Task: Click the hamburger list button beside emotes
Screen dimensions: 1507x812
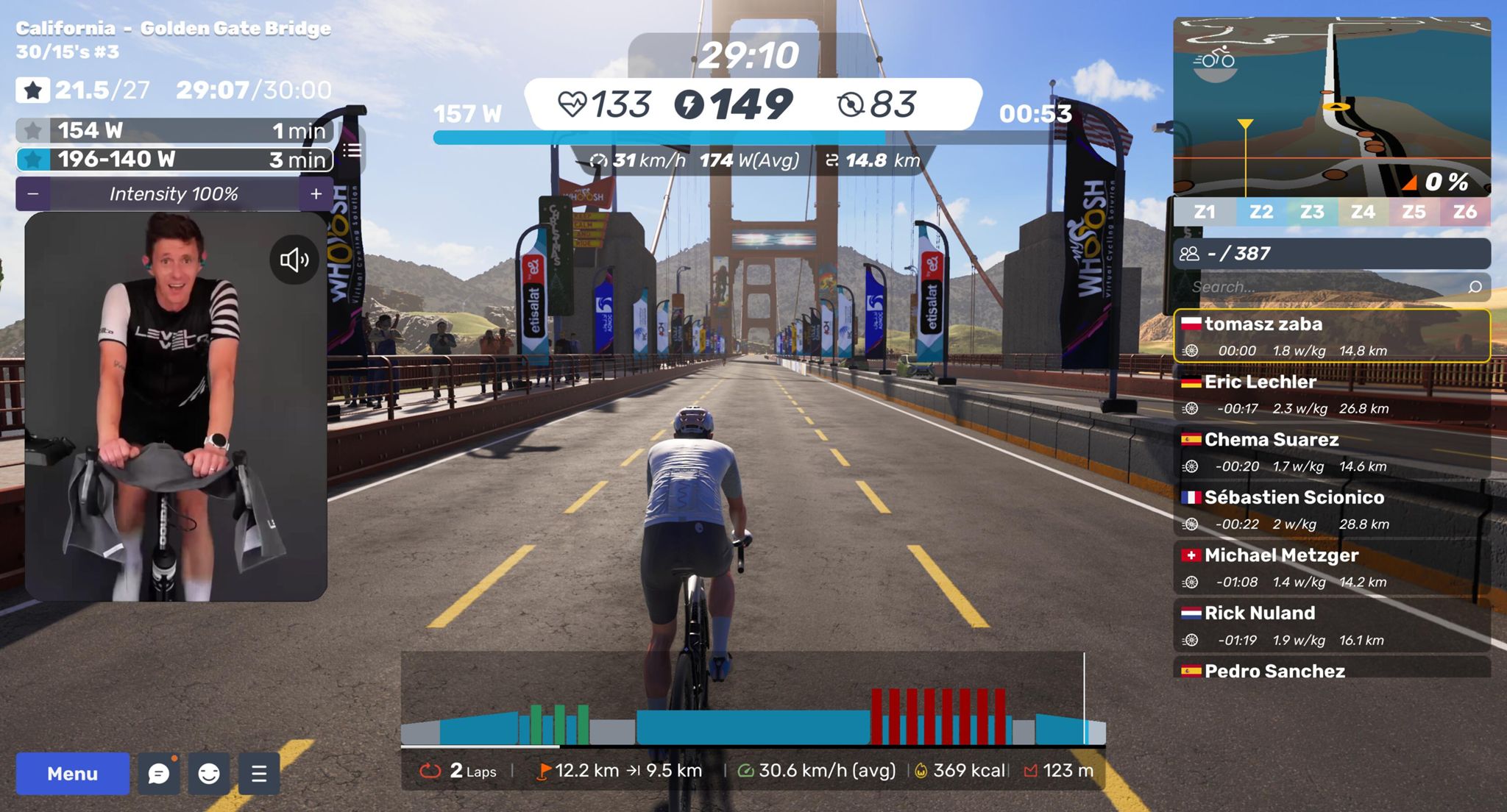Action: [259, 774]
